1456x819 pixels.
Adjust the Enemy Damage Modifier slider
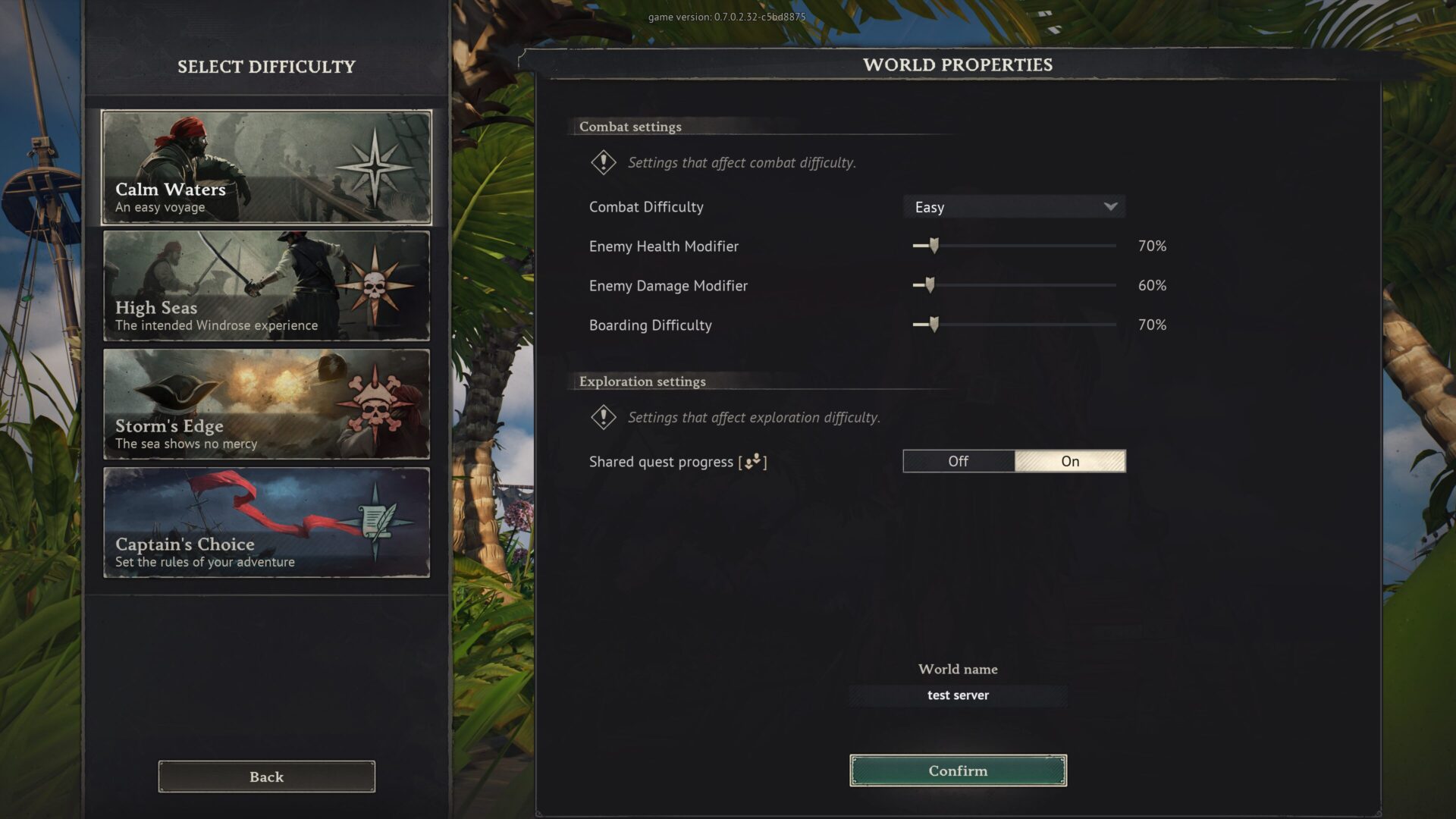930,285
